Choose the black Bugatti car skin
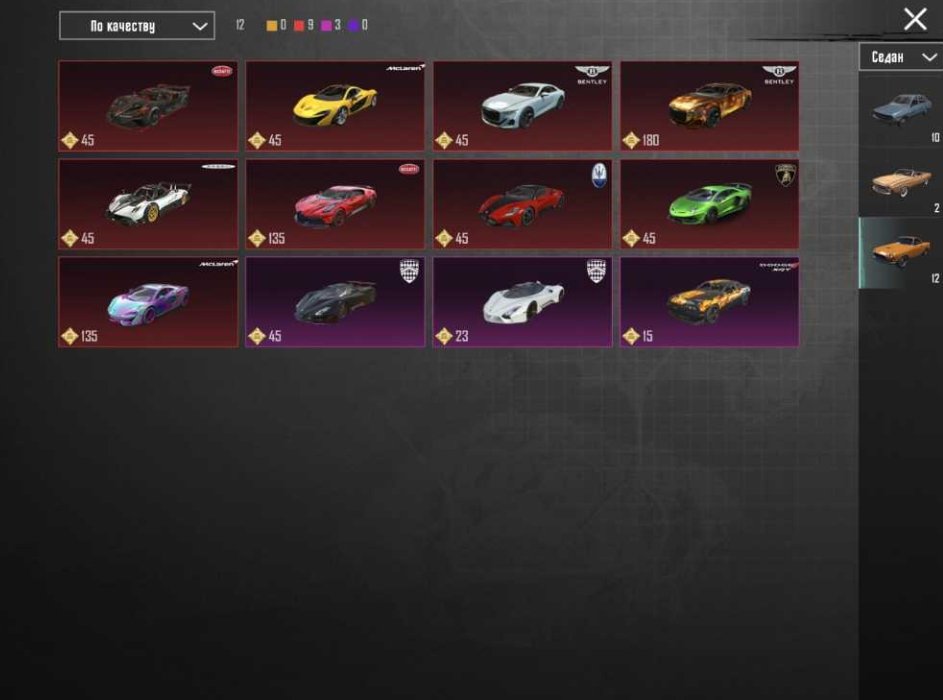The width and height of the screenshot is (943, 700). (148, 105)
